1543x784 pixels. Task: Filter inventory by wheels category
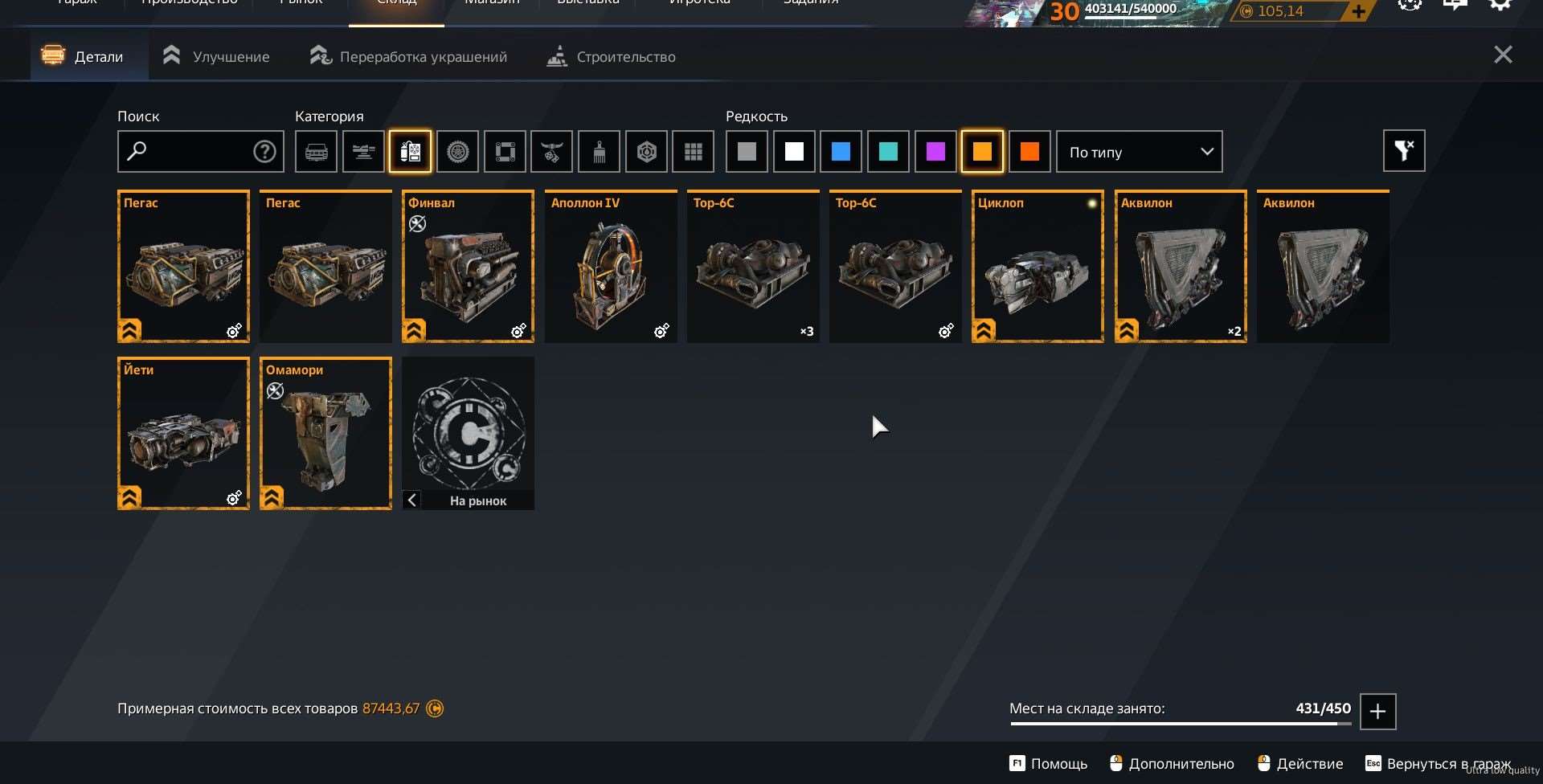[x=458, y=151]
